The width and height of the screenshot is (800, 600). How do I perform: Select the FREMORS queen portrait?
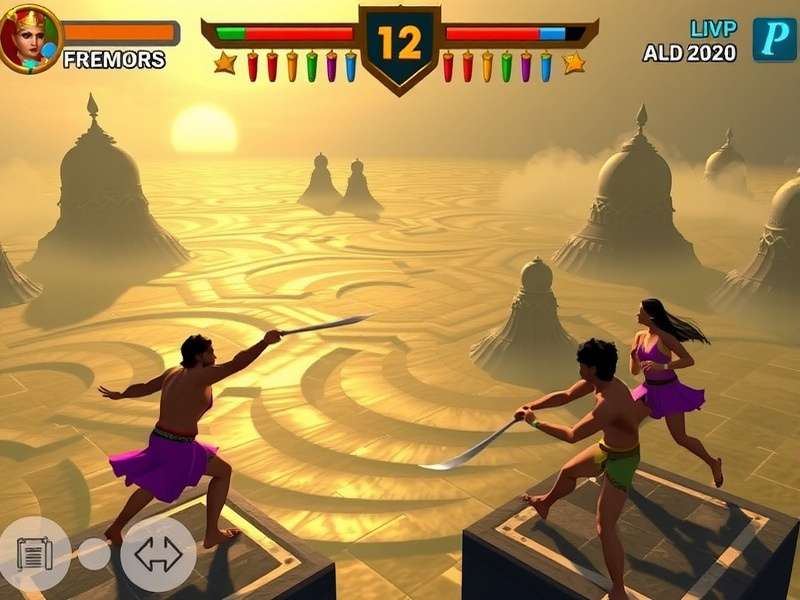pyautogui.click(x=28, y=39)
